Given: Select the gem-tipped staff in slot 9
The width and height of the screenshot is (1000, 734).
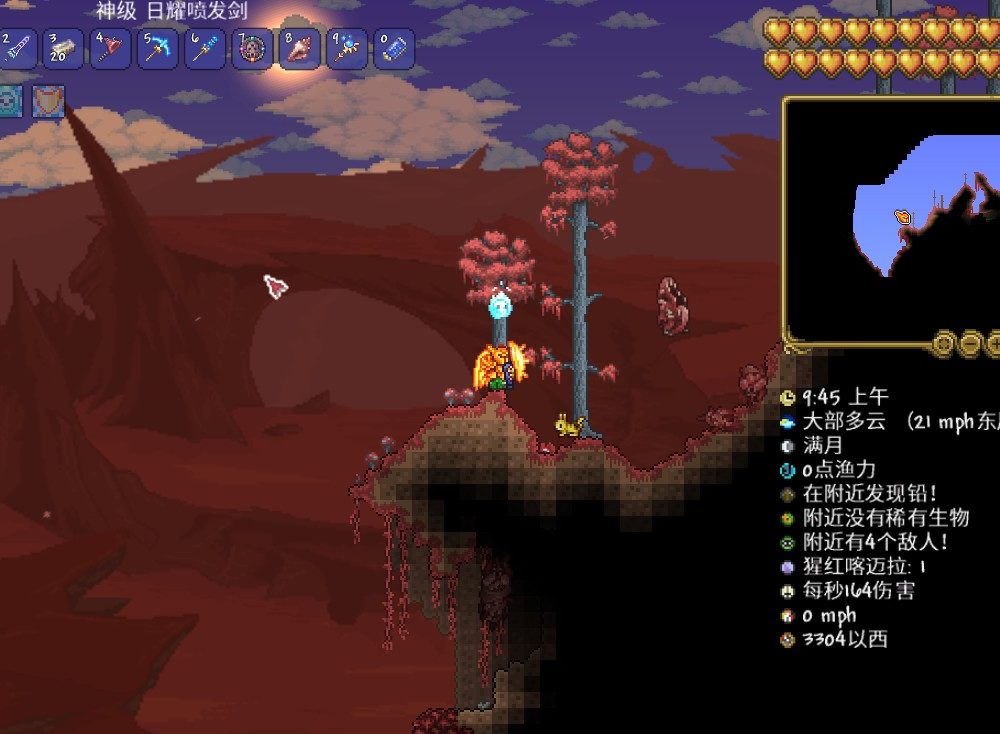Looking at the screenshot, I should (x=347, y=48).
